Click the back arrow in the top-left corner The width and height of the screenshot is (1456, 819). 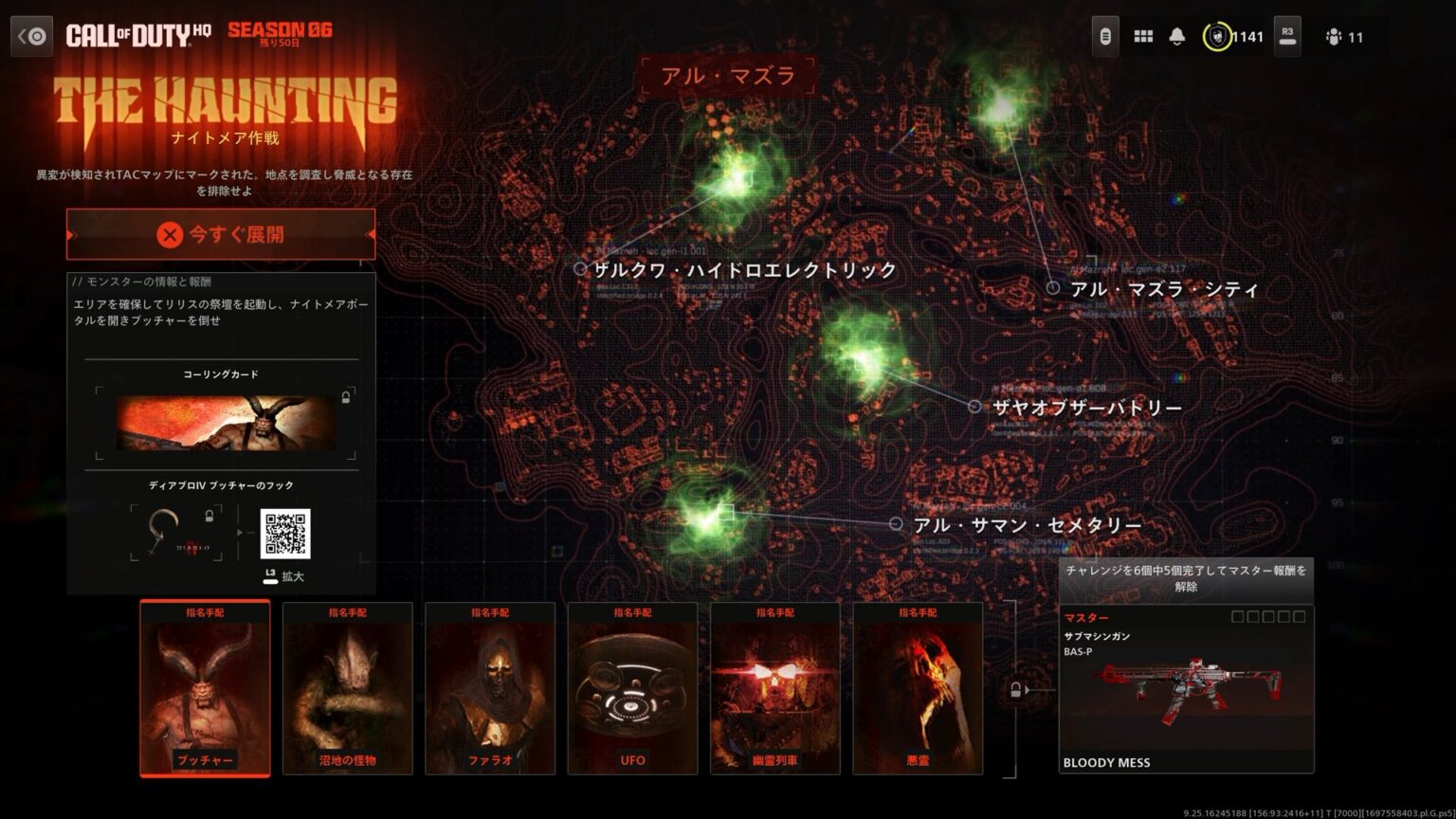[31, 35]
